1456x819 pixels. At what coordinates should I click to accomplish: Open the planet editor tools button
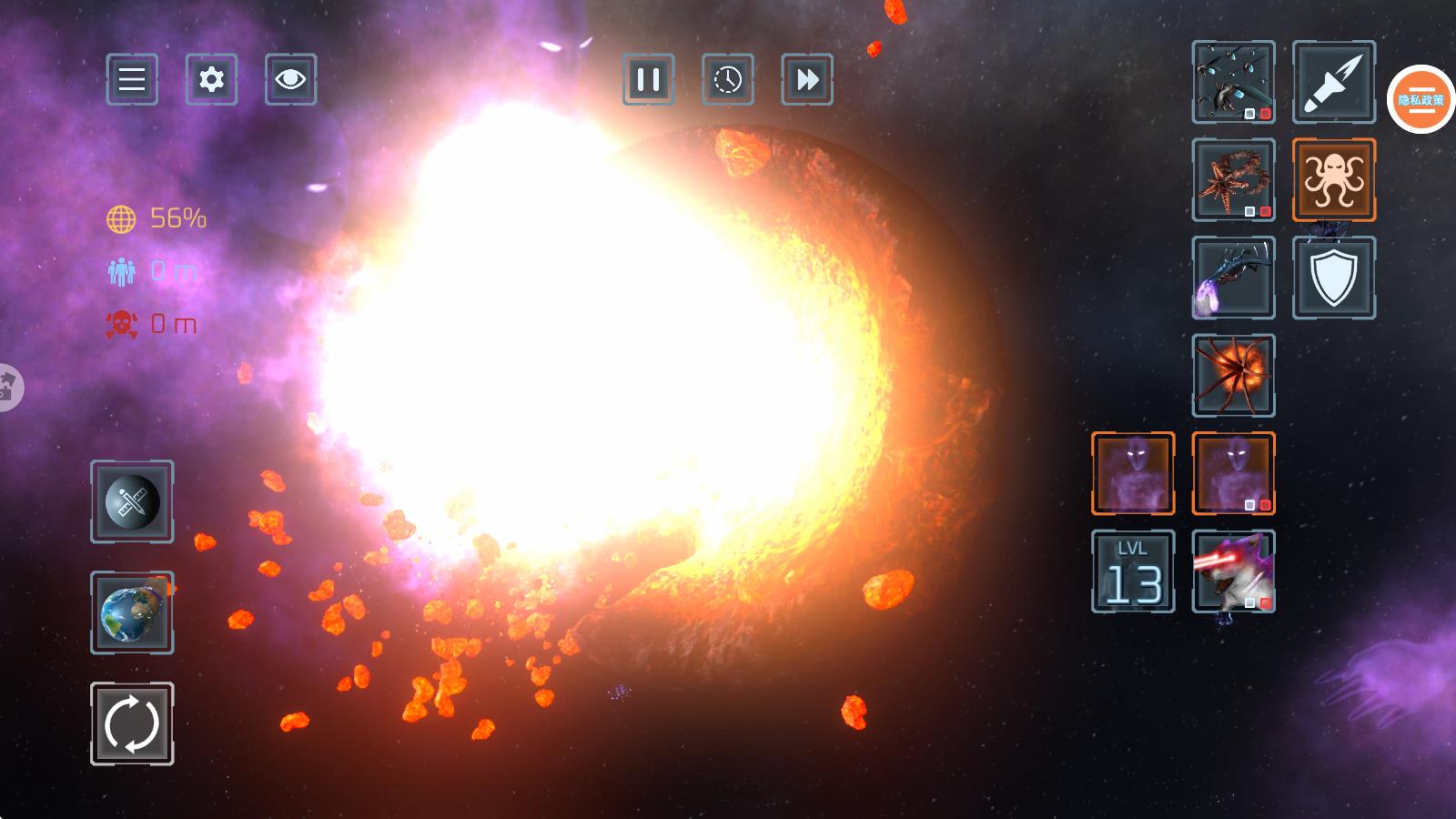(132, 501)
